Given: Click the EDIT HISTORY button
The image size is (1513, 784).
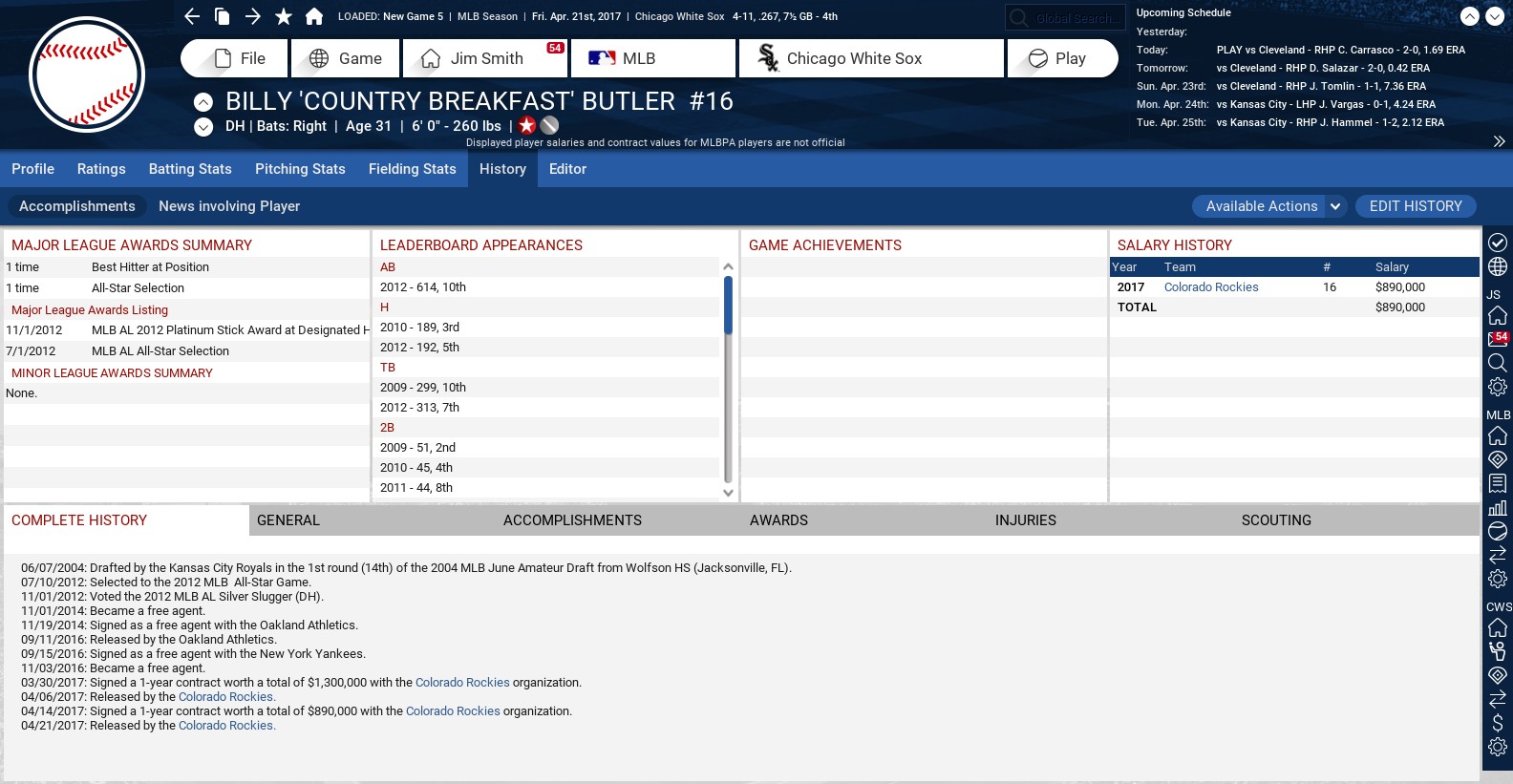Looking at the screenshot, I should [x=1415, y=206].
